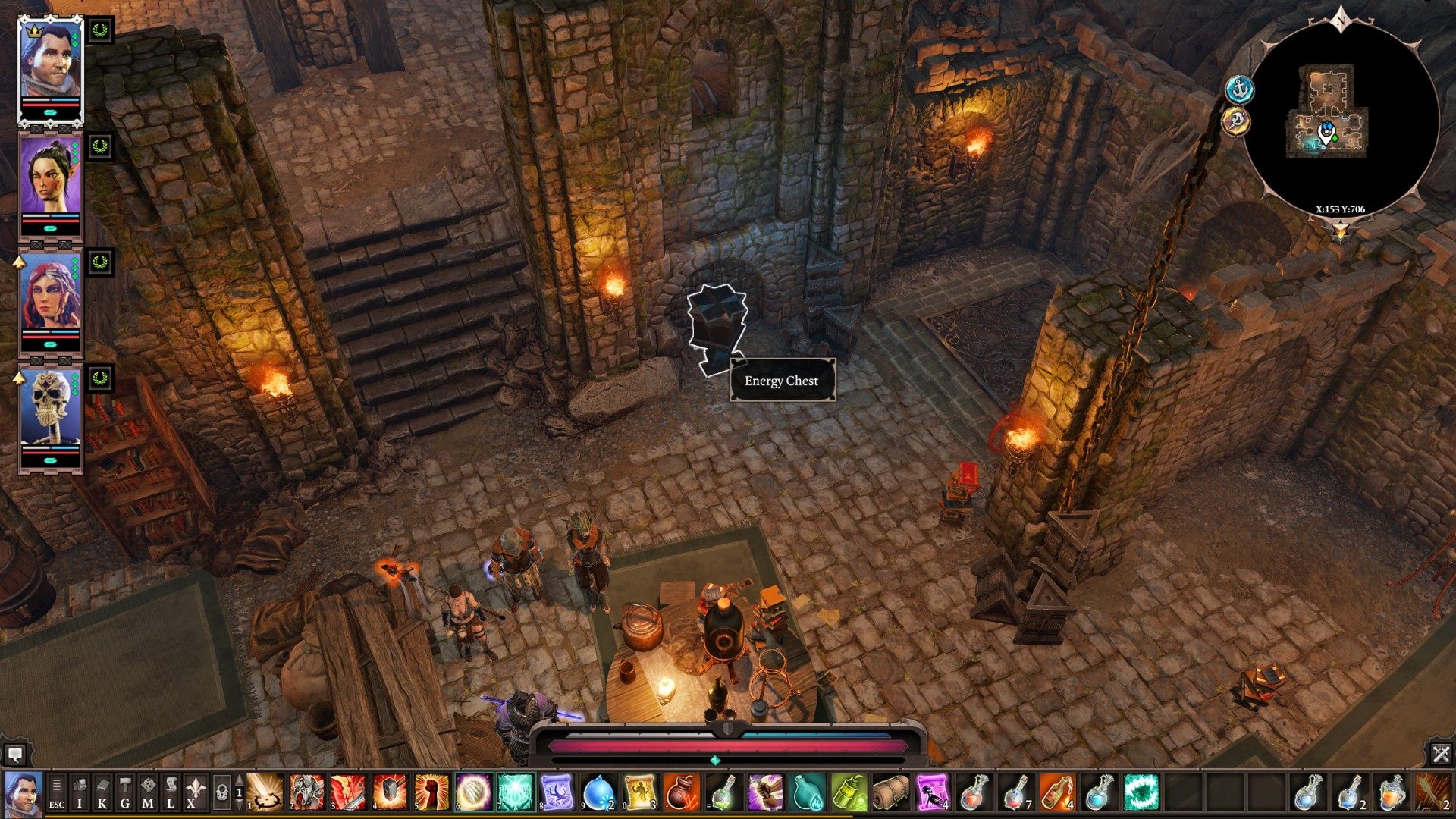Open the chat speech bubble button
Screen dimensions: 1456x819
(14, 755)
